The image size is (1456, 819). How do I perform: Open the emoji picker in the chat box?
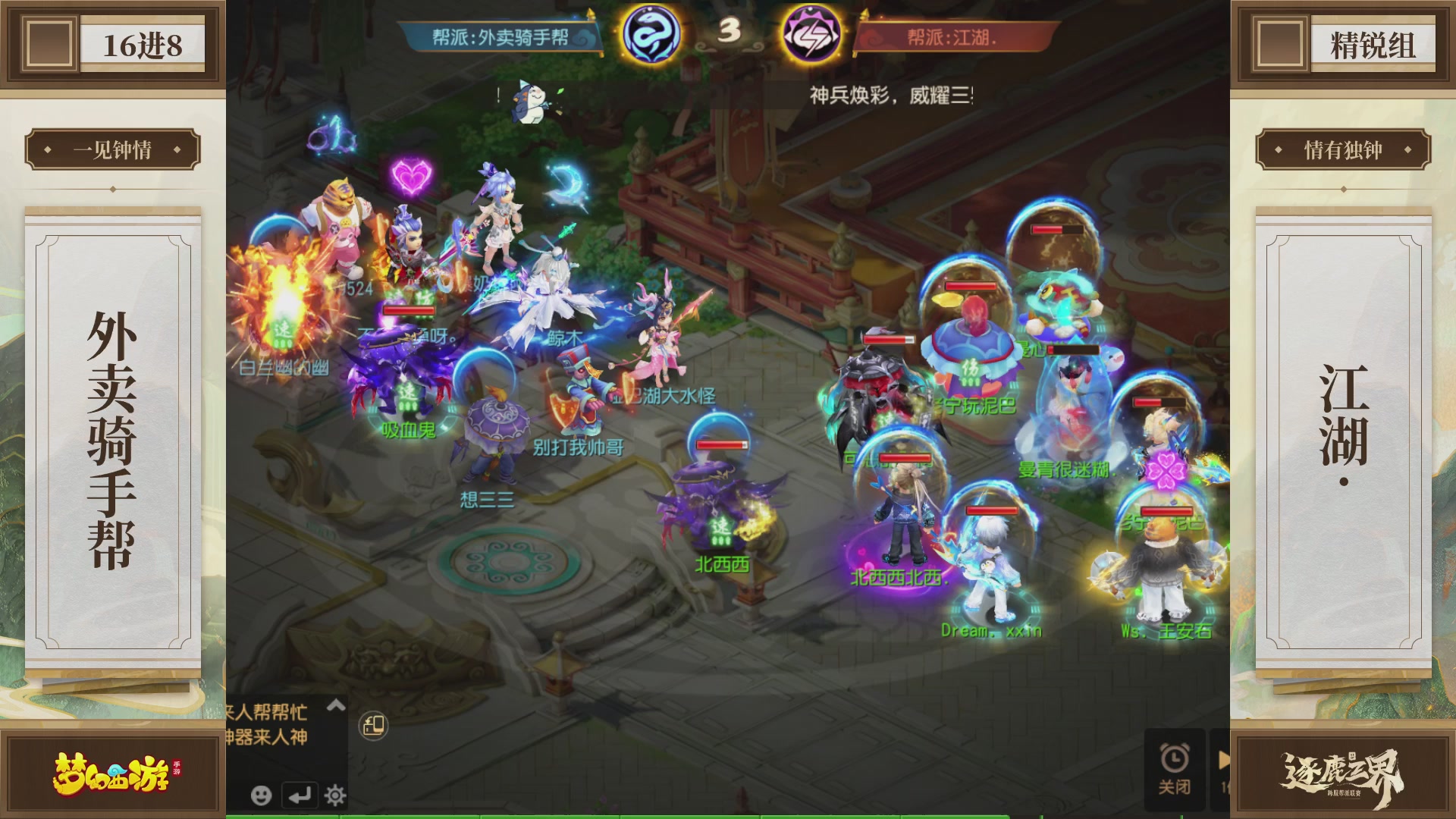click(x=262, y=797)
